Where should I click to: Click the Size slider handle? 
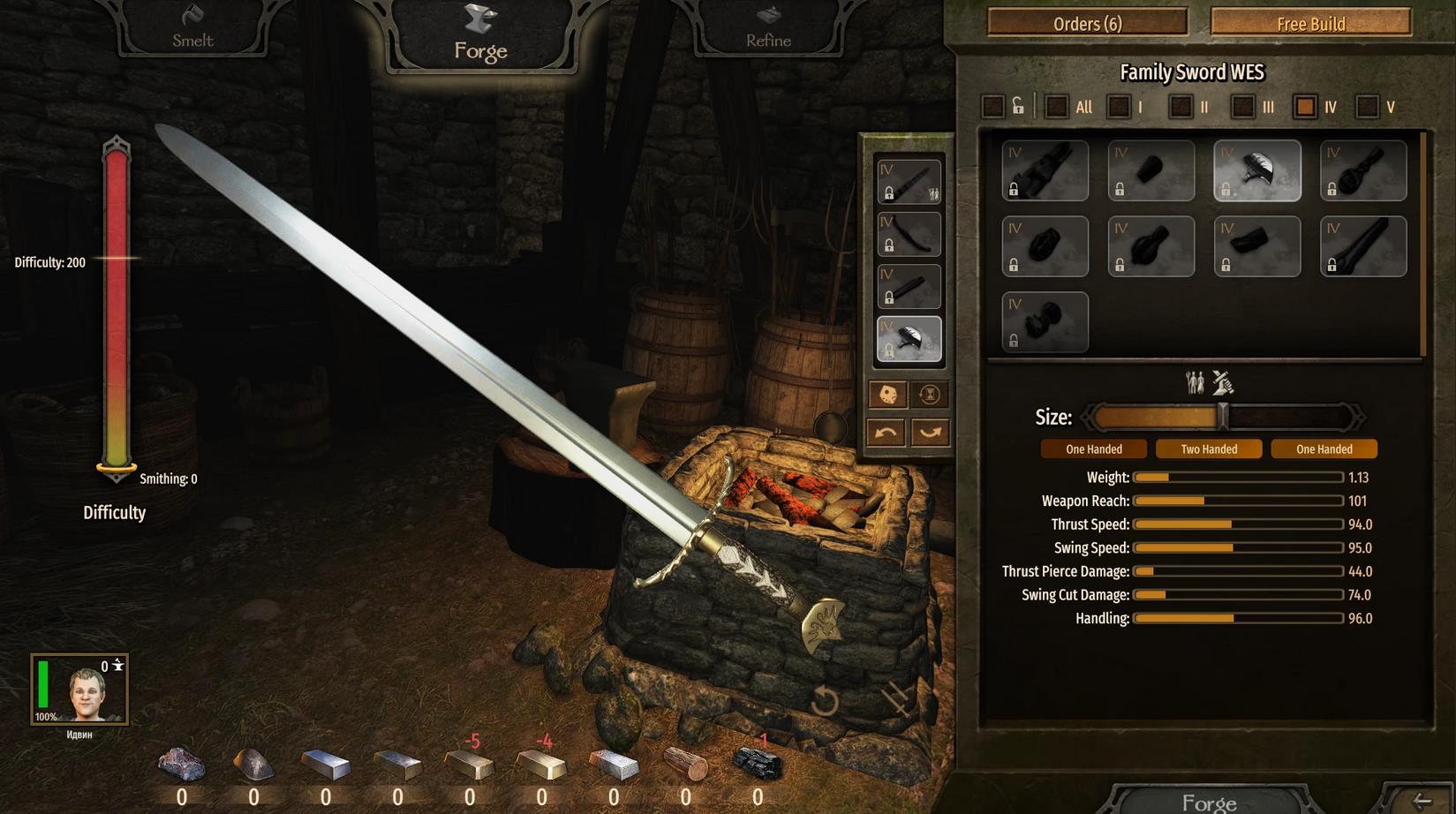coord(1223,417)
